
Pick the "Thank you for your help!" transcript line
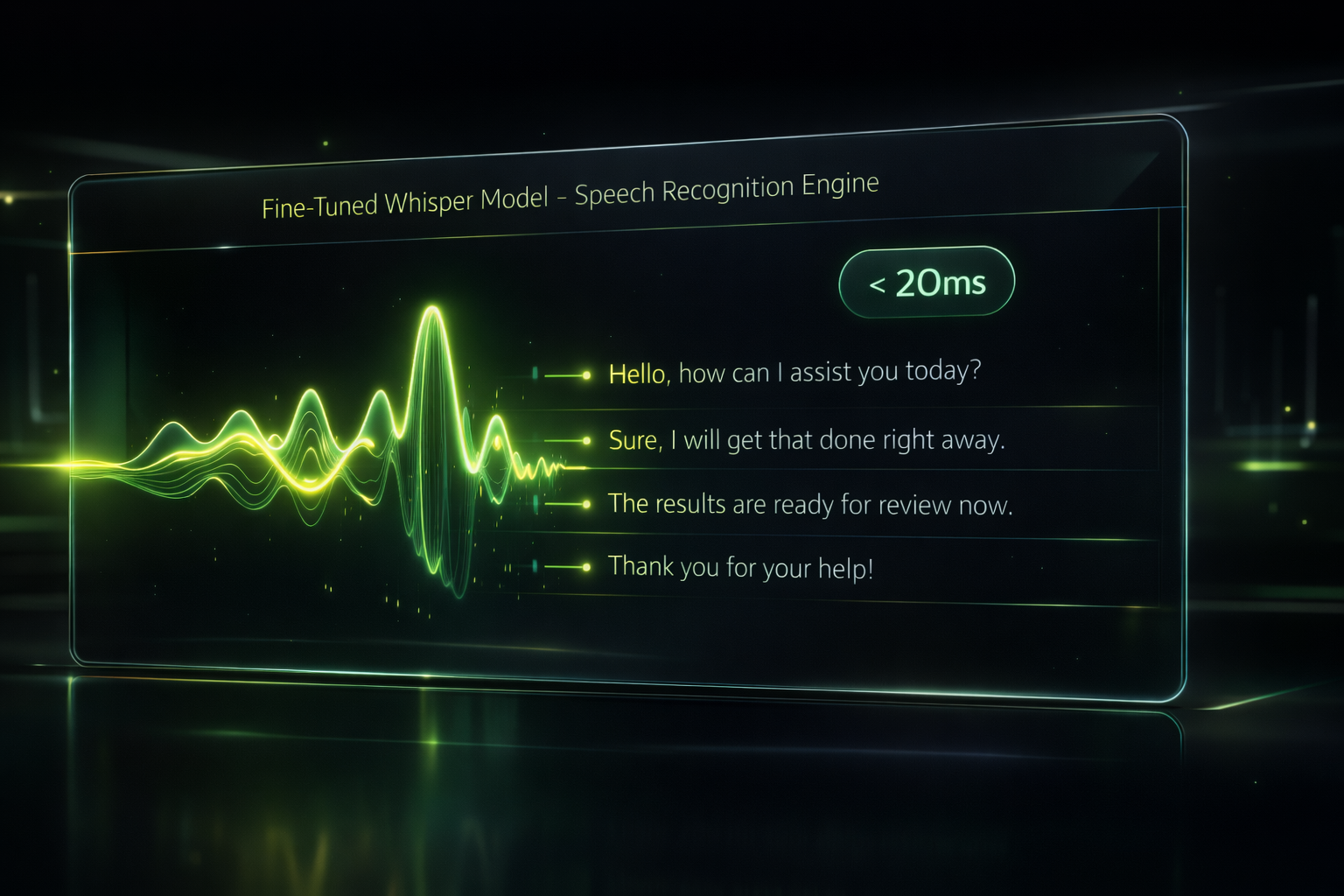740,567
